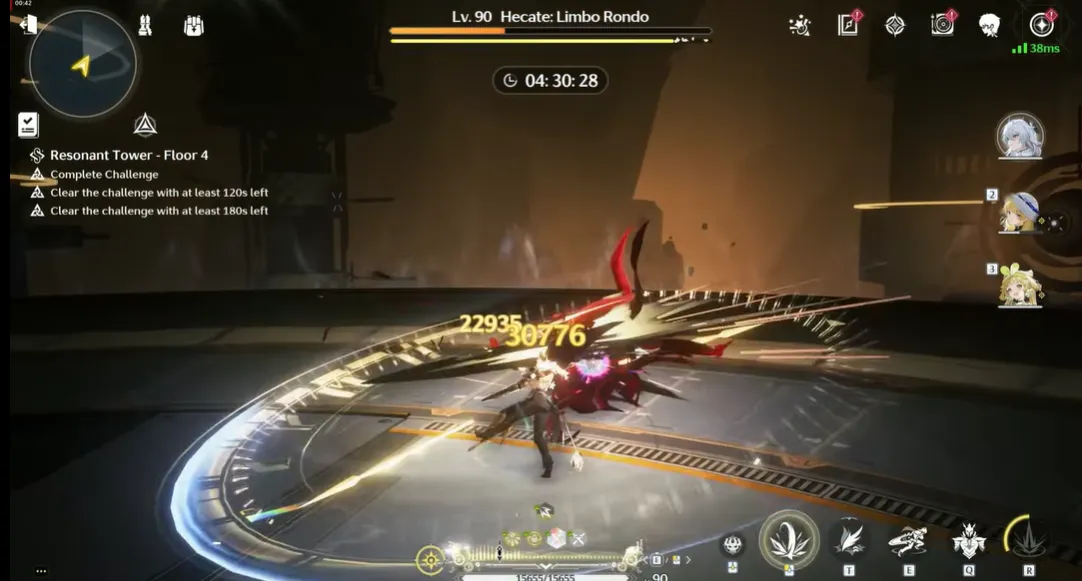Screen dimensions: 1082x581
Task: Unleash the Resonance Liberation marked R
Action: tap(1028, 540)
